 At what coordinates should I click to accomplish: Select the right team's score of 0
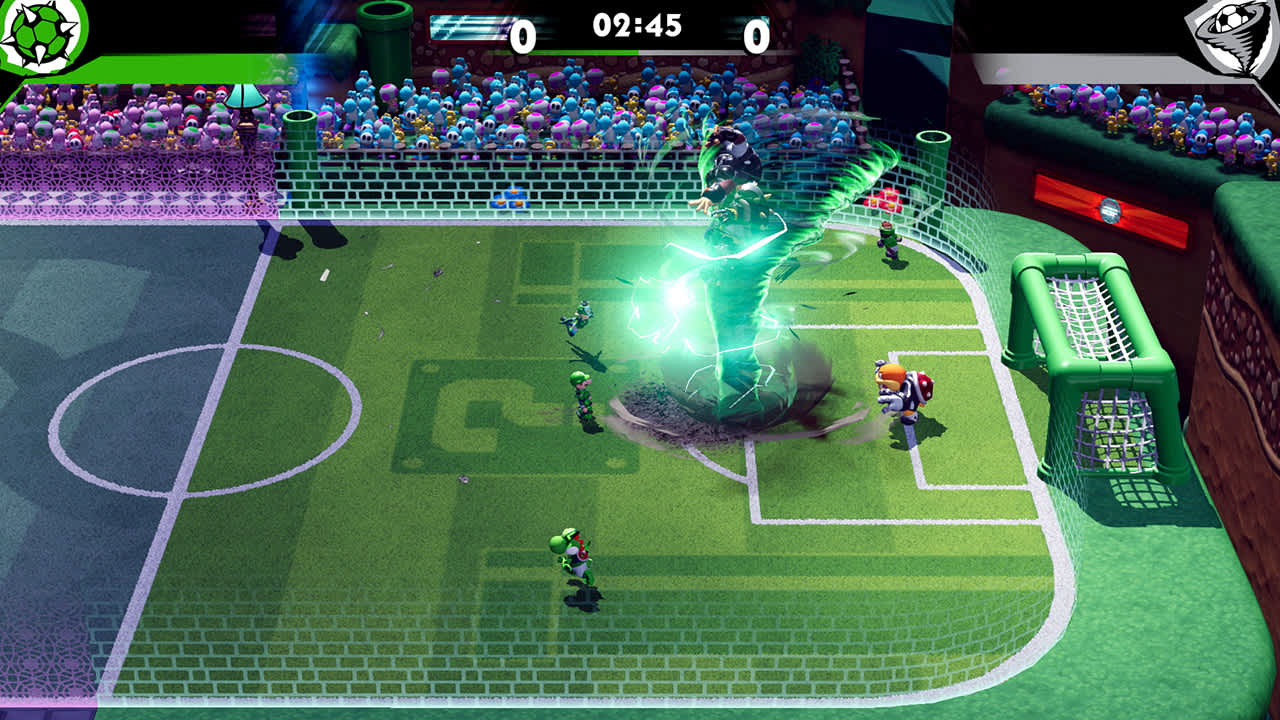pos(756,33)
